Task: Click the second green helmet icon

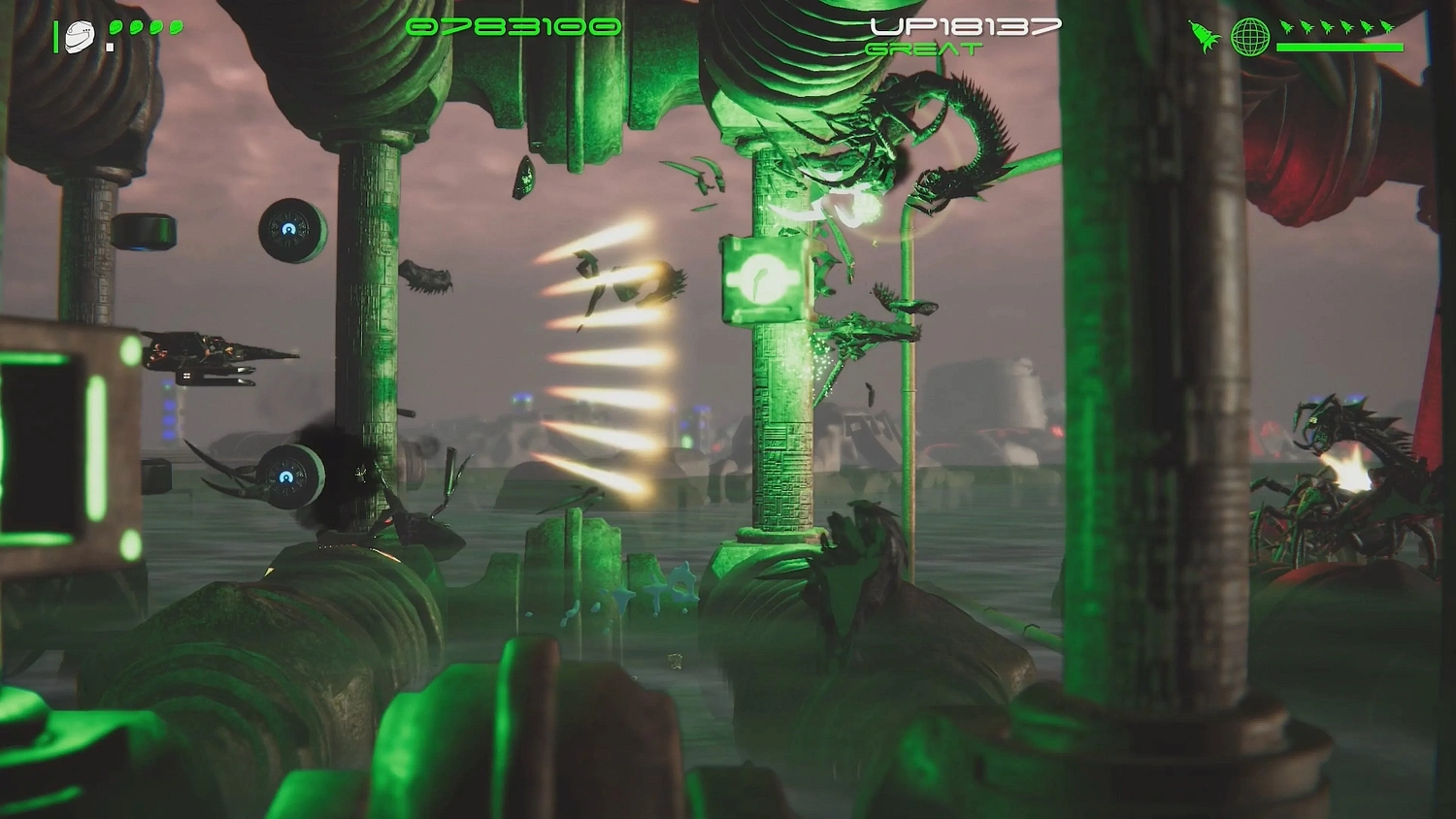Action: (136, 27)
